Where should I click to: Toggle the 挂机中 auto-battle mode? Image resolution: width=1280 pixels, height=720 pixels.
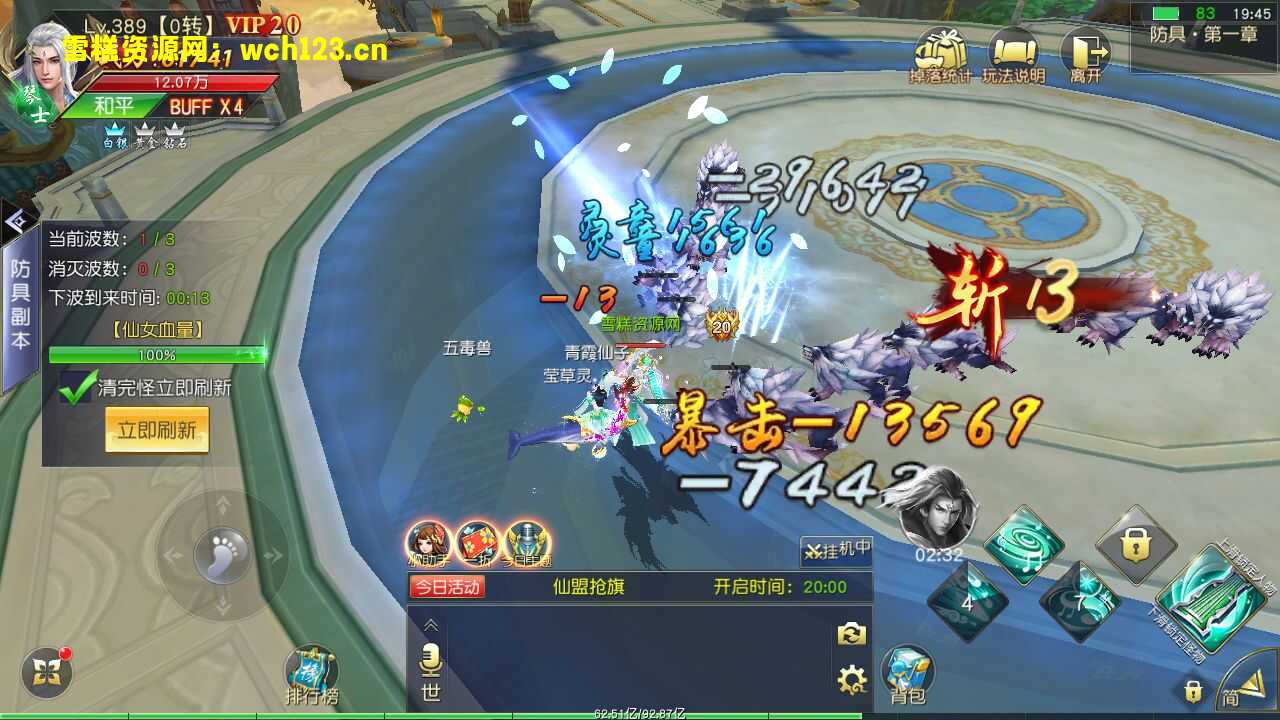point(837,551)
